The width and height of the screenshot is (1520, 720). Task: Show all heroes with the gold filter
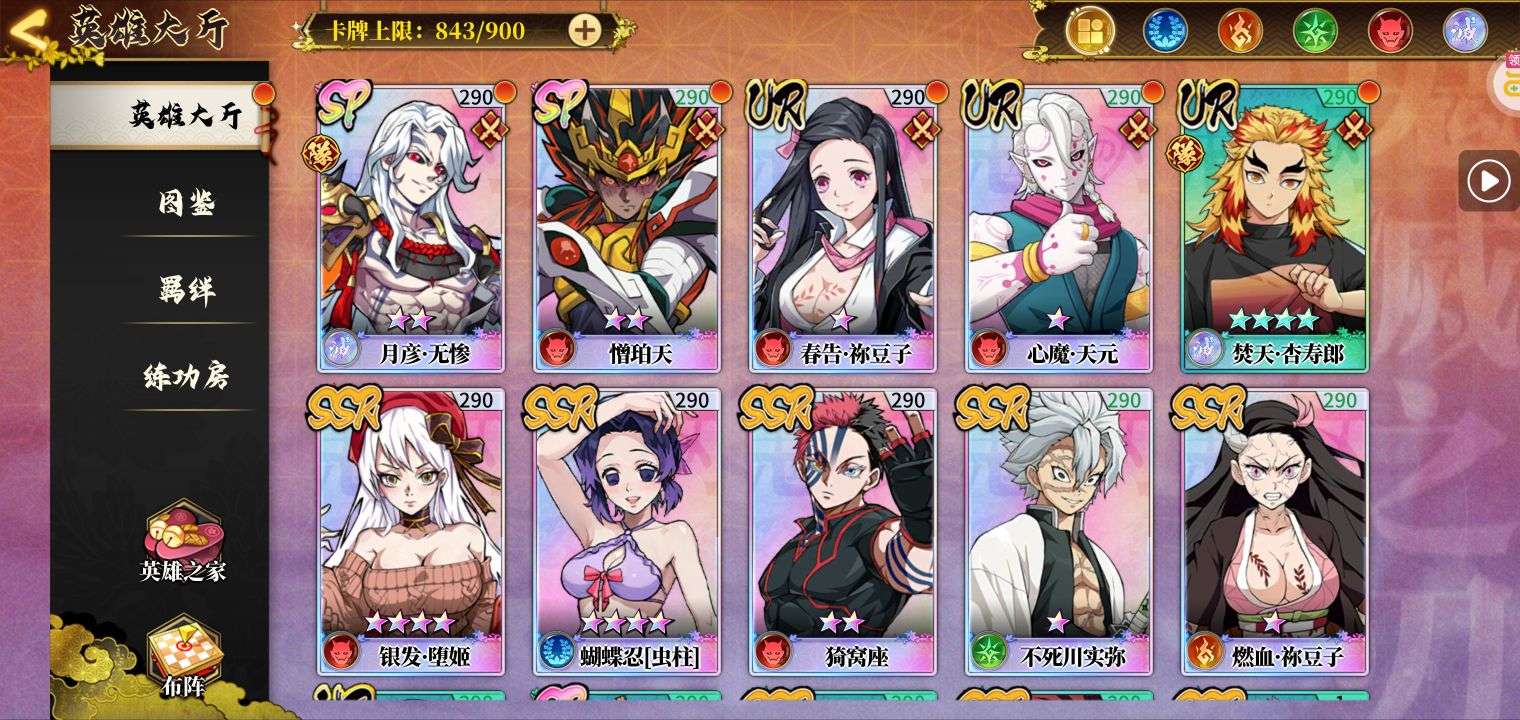1090,30
